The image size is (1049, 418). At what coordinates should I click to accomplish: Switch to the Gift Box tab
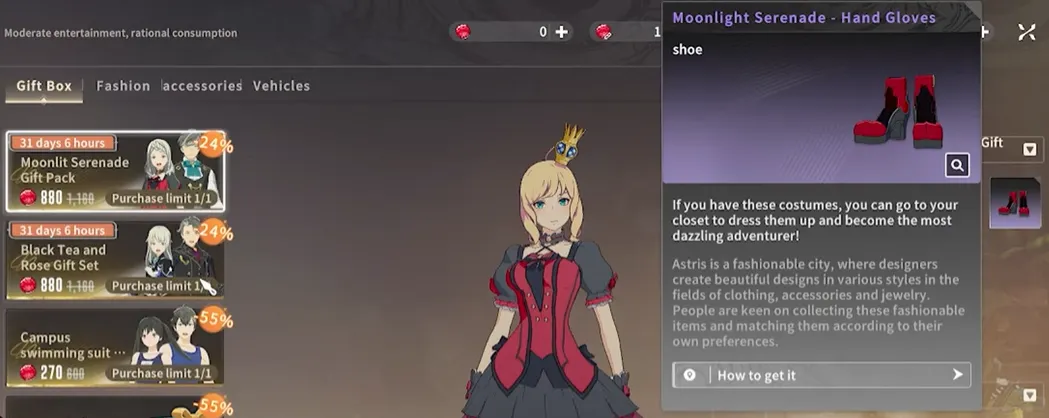[44, 86]
